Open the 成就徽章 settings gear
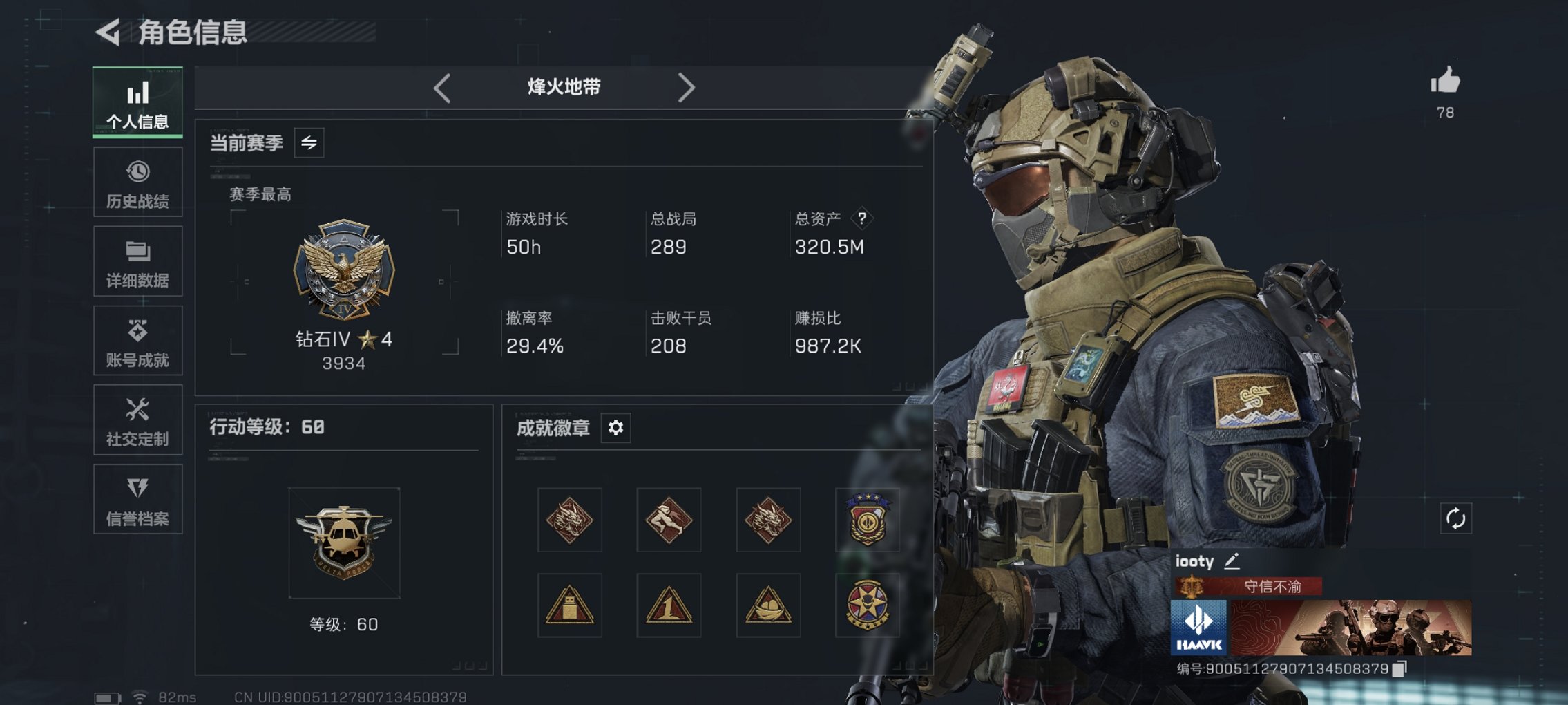Viewport: 1568px width, 705px height. pyautogui.click(x=616, y=428)
